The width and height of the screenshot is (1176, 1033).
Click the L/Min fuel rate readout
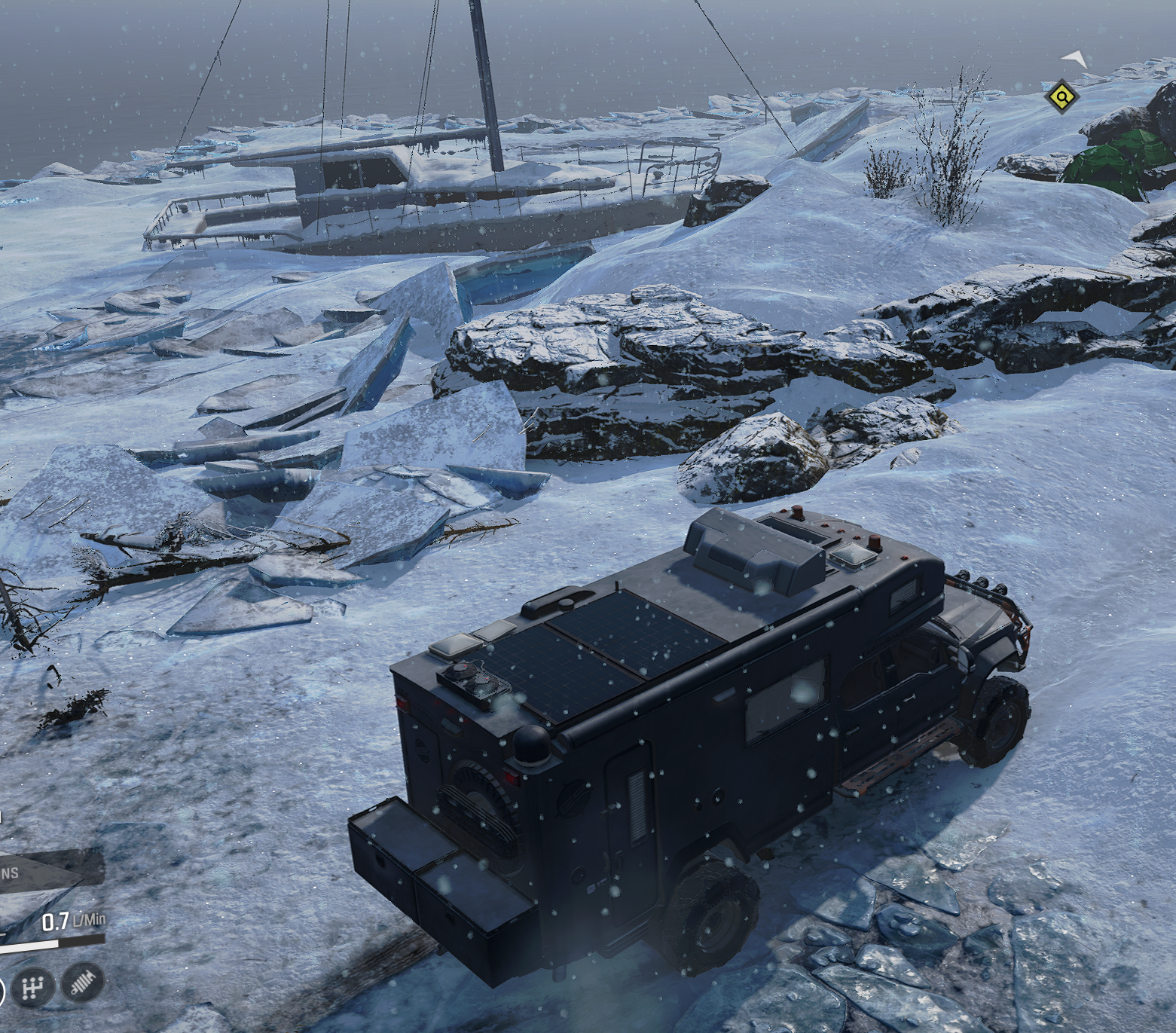(88, 918)
